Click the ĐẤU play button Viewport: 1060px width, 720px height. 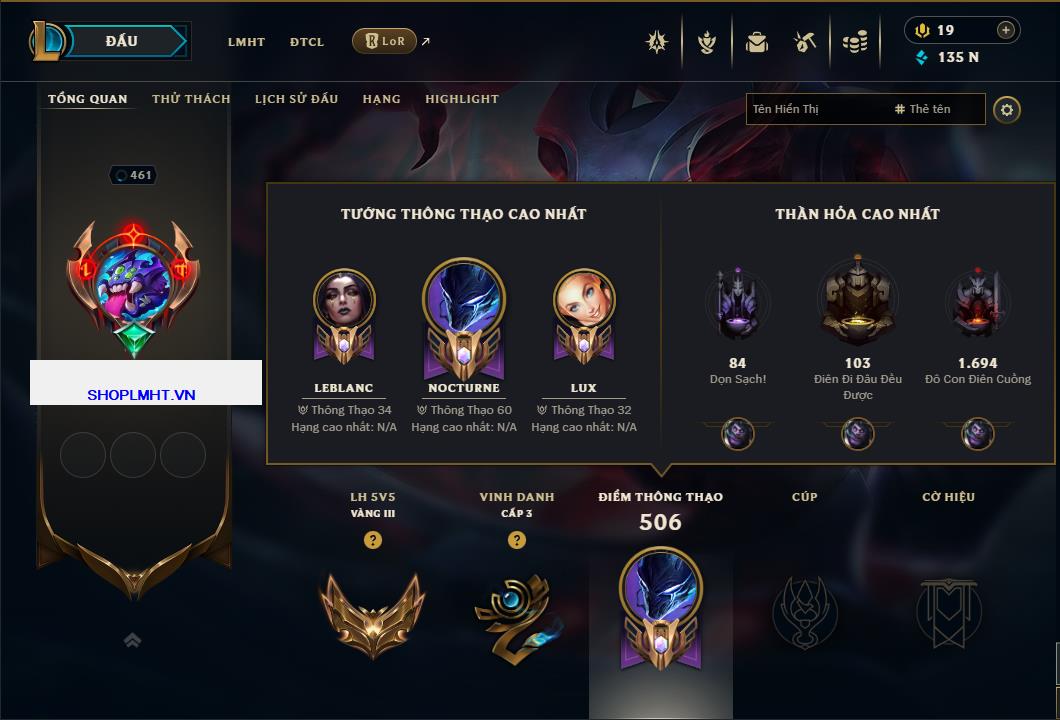(122, 41)
